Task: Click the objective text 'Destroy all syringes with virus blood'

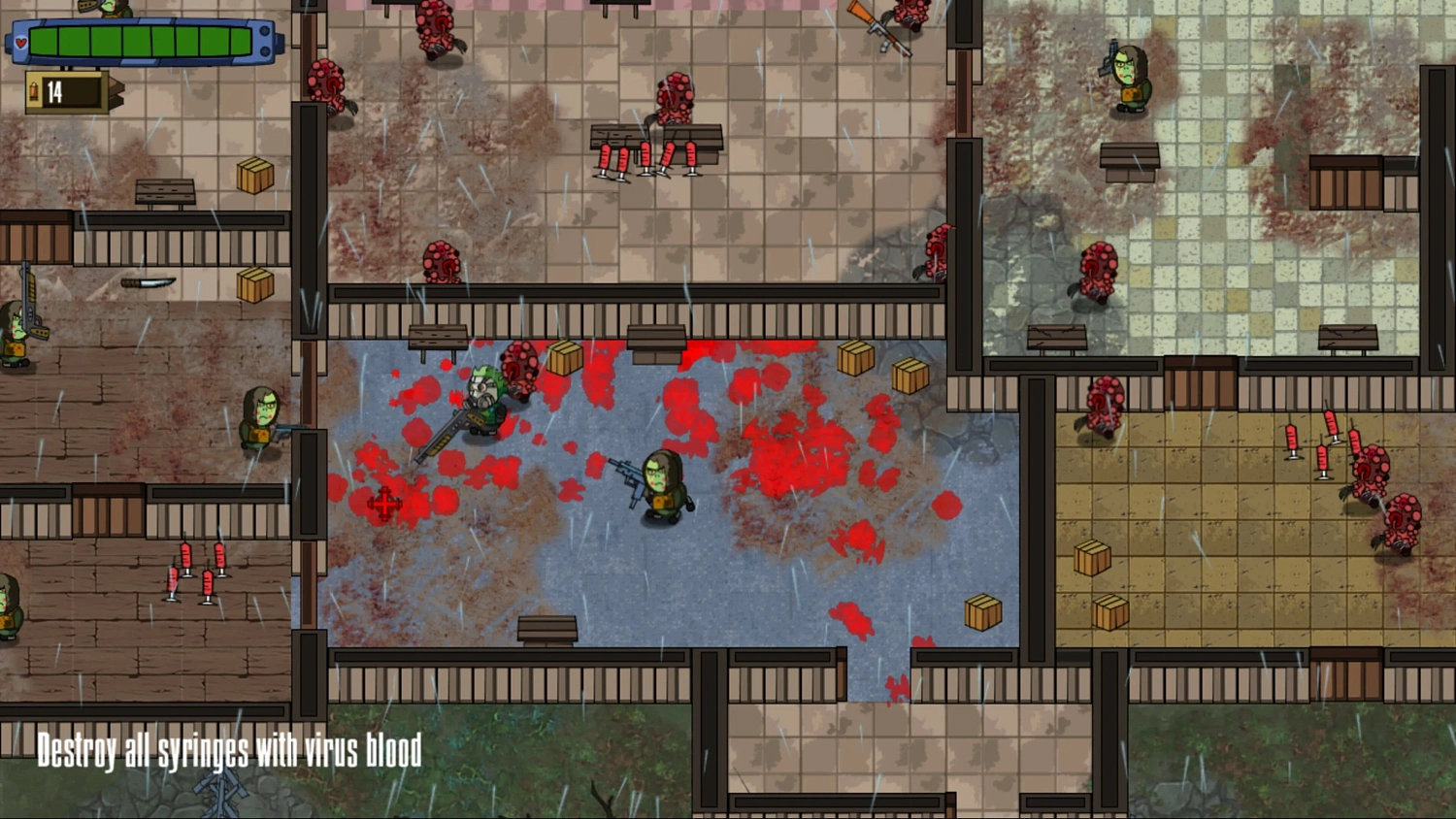Action: (228, 749)
